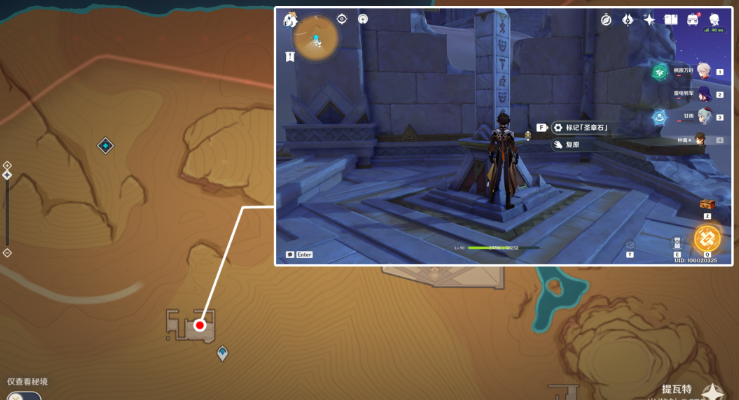Open the wish star icon

(x=649, y=19)
